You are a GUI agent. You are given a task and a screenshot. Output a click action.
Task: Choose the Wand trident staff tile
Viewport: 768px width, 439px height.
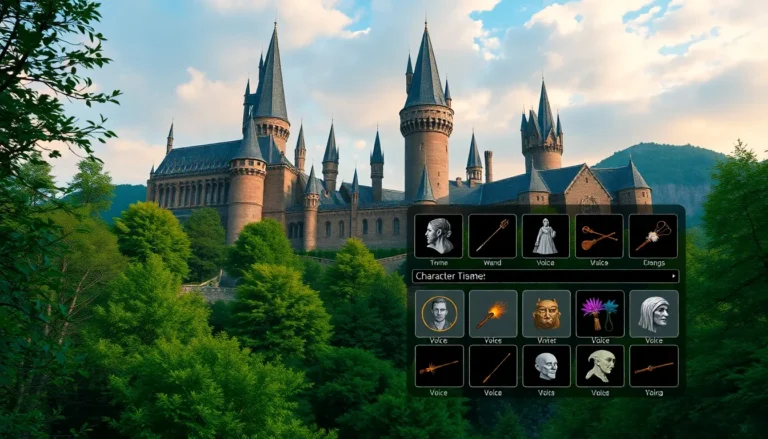[x=492, y=236]
